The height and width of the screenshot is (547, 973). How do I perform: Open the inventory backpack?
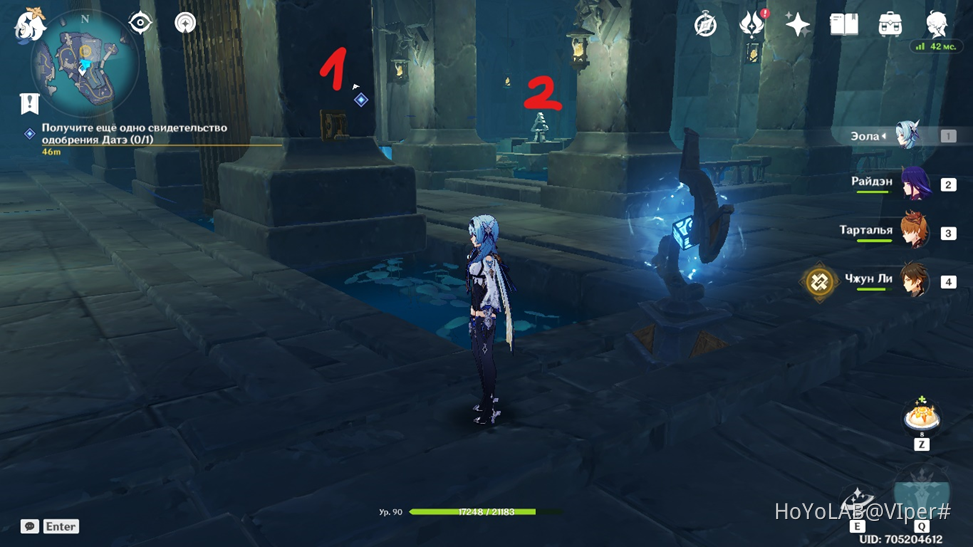[x=890, y=25]
